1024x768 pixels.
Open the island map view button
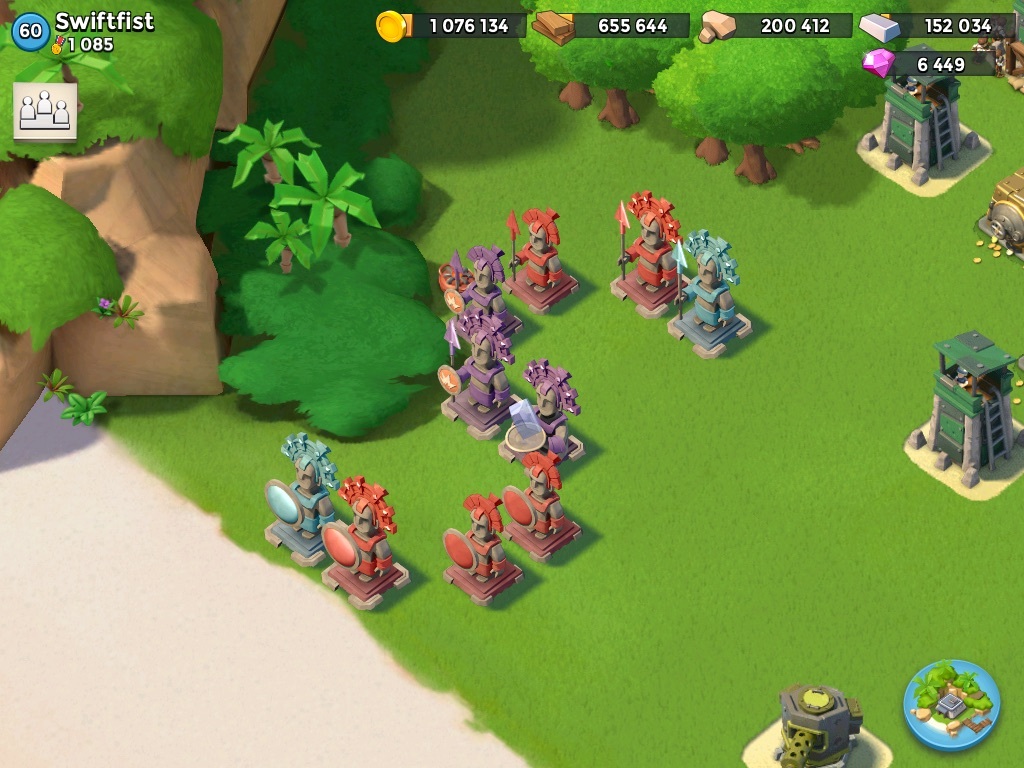click(951, 704)
